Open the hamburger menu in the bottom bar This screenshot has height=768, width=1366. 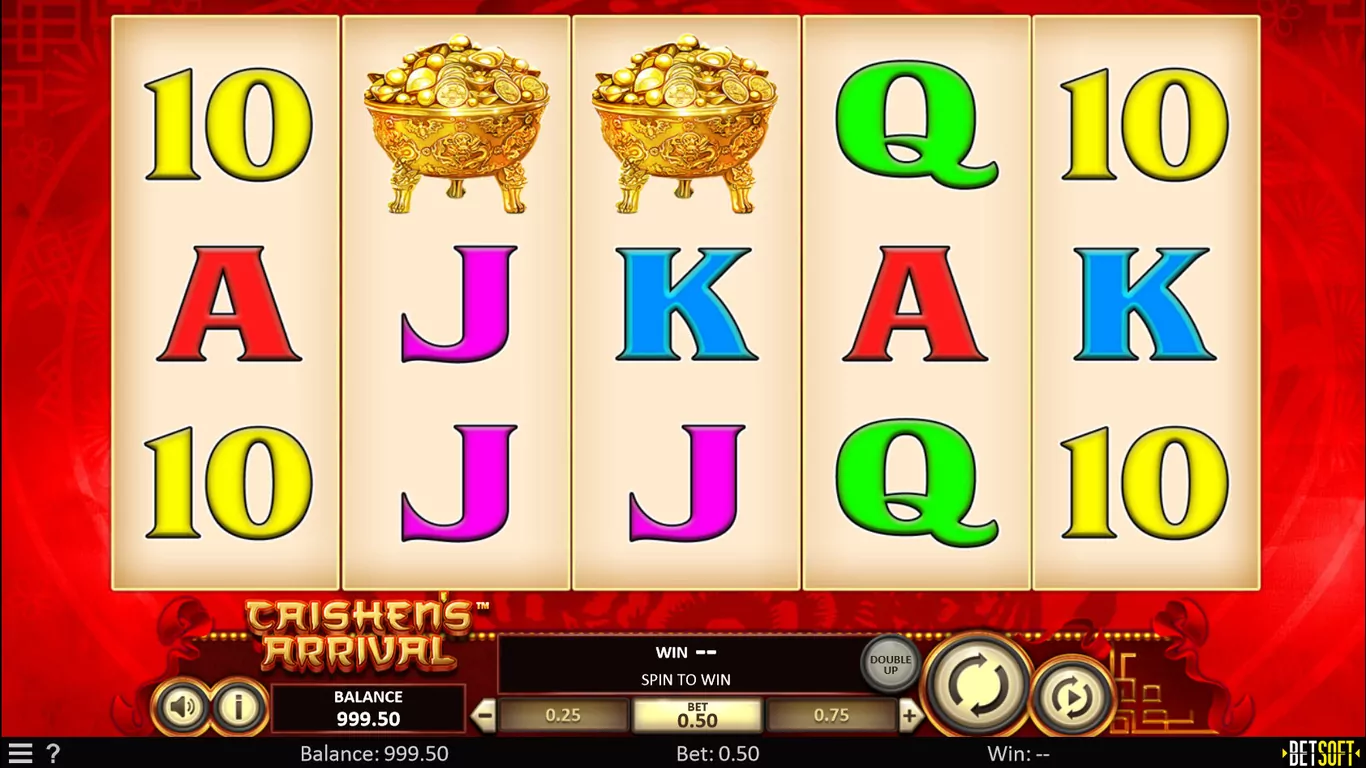[x=20, y=754]
